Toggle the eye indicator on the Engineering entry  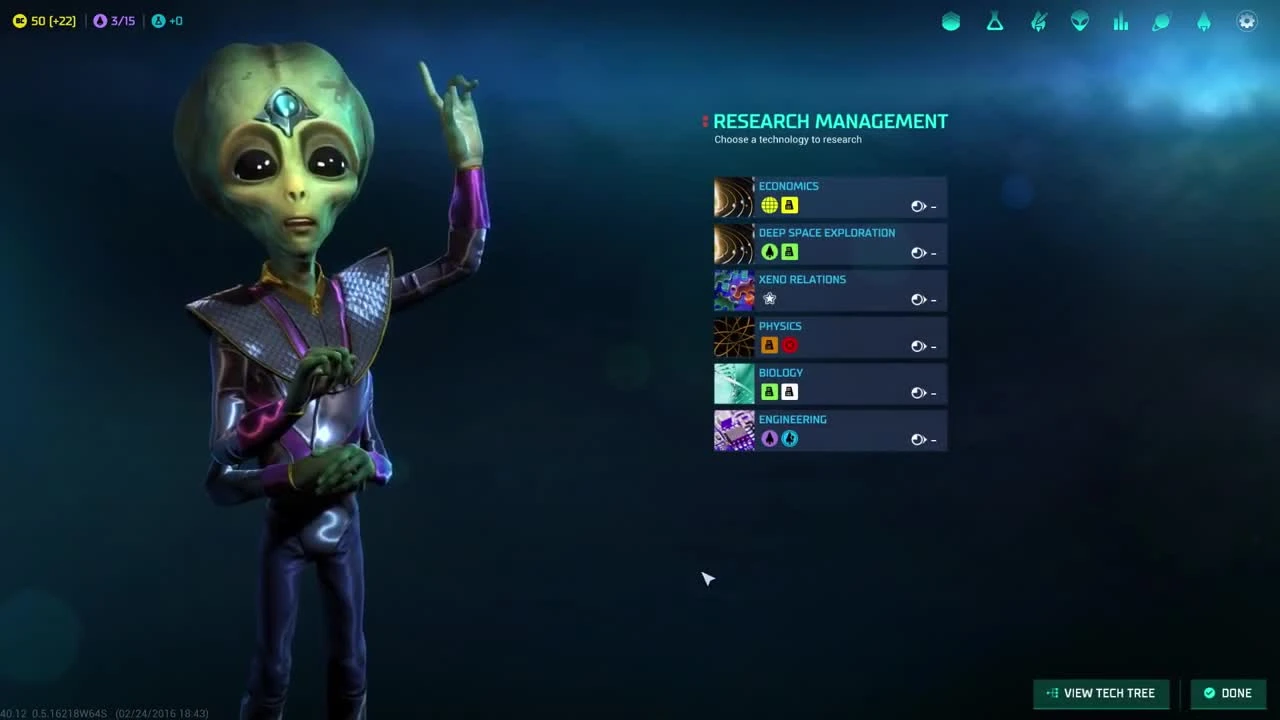[x=918, y=439]
